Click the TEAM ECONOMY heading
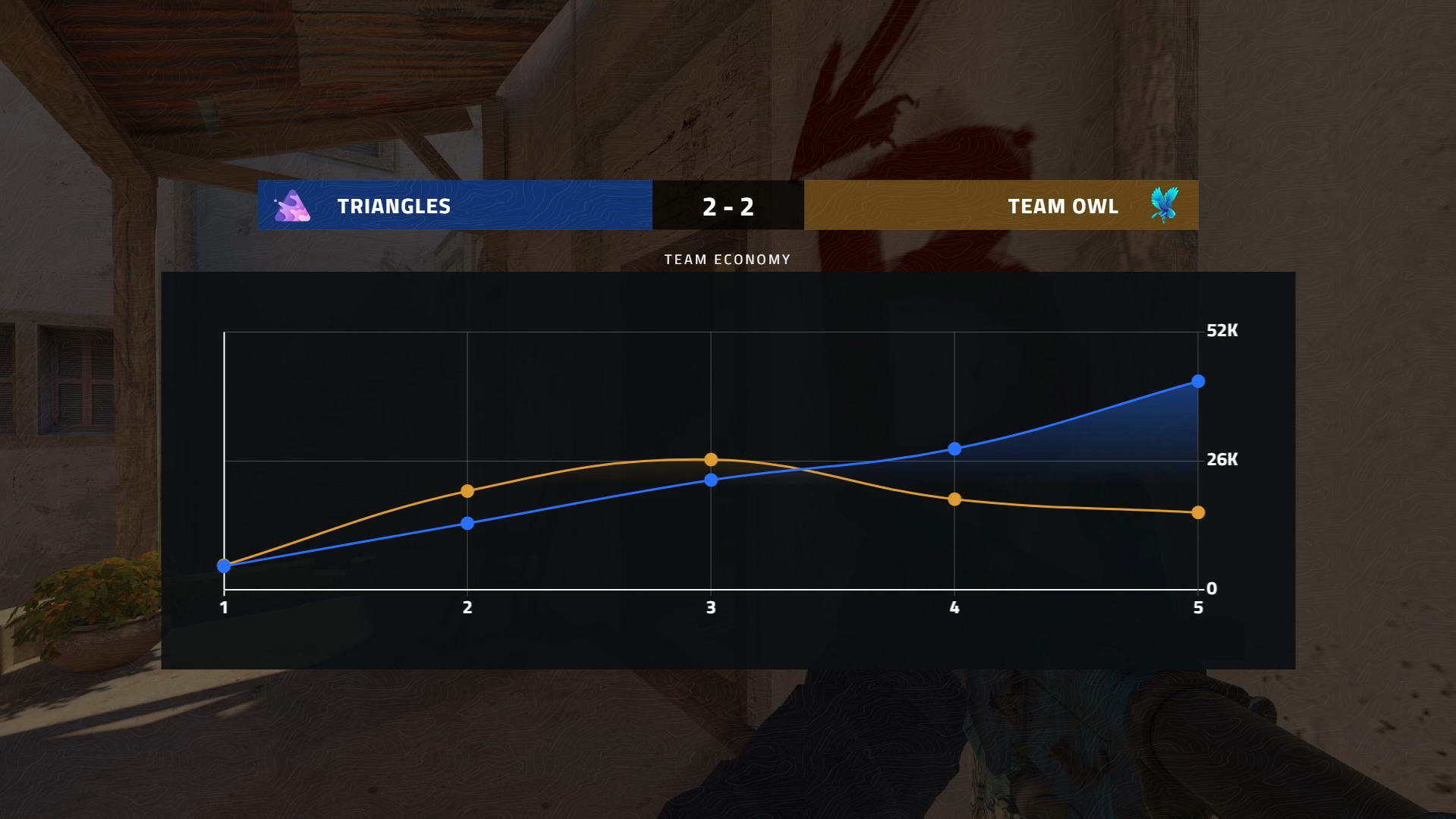Viewport: 1456px width, 819px height. (x=727, y=259)
